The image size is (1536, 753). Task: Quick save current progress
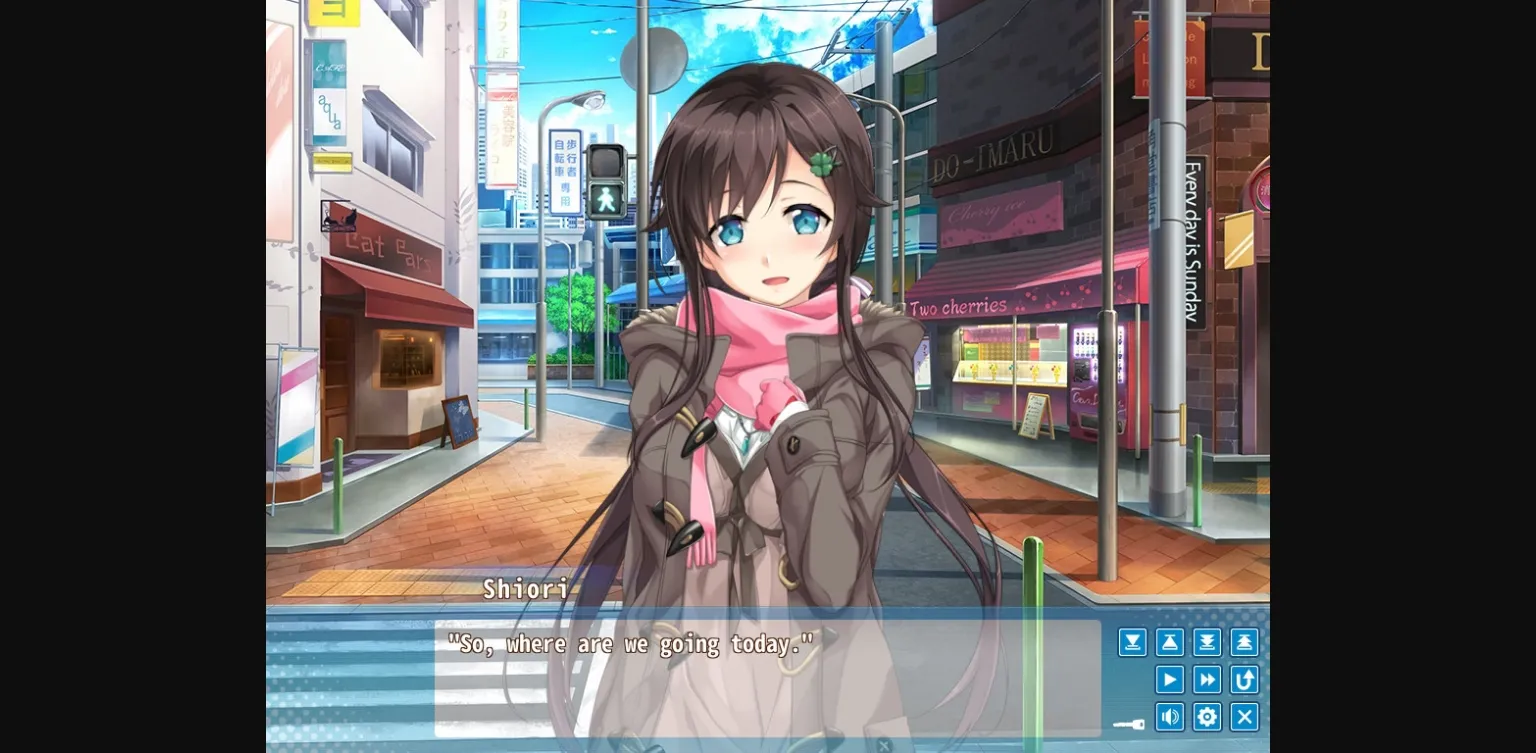pyautogui.click(x=1206, y=642)
